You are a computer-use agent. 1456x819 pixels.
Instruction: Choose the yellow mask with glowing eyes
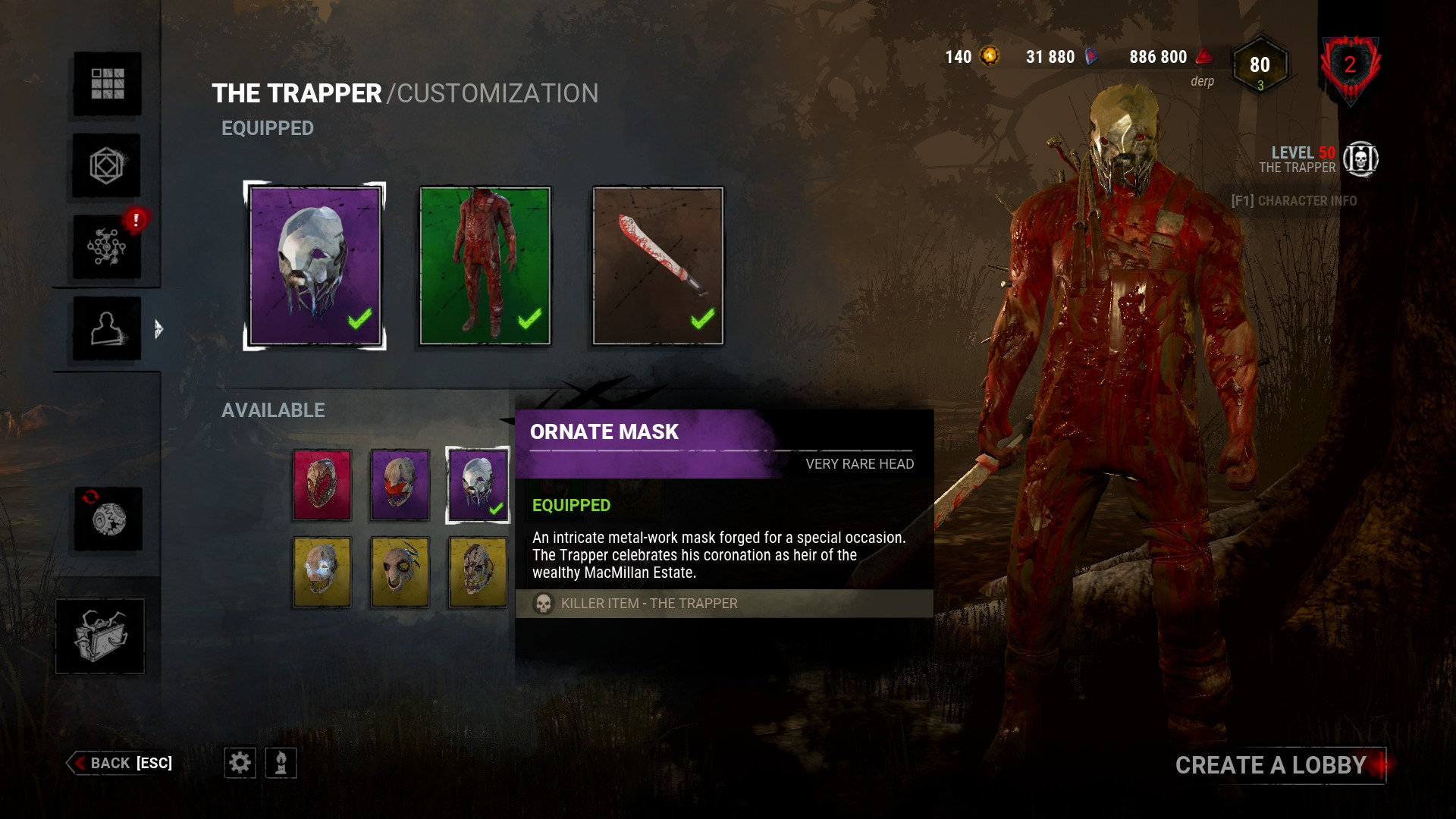tap(322, 572)
